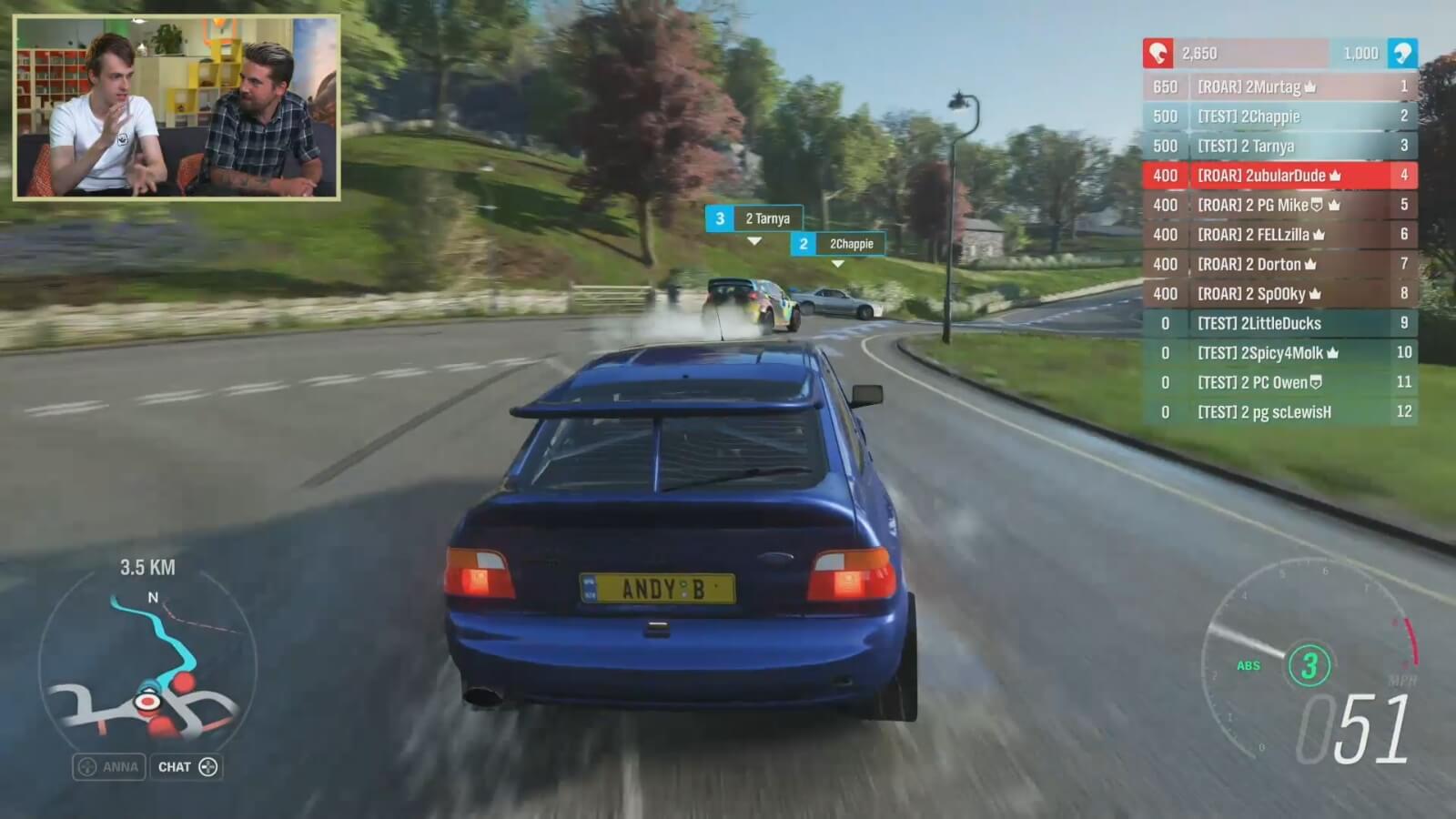Choose the 2 FELLzilla leaderboard row

coord(1279,235)
